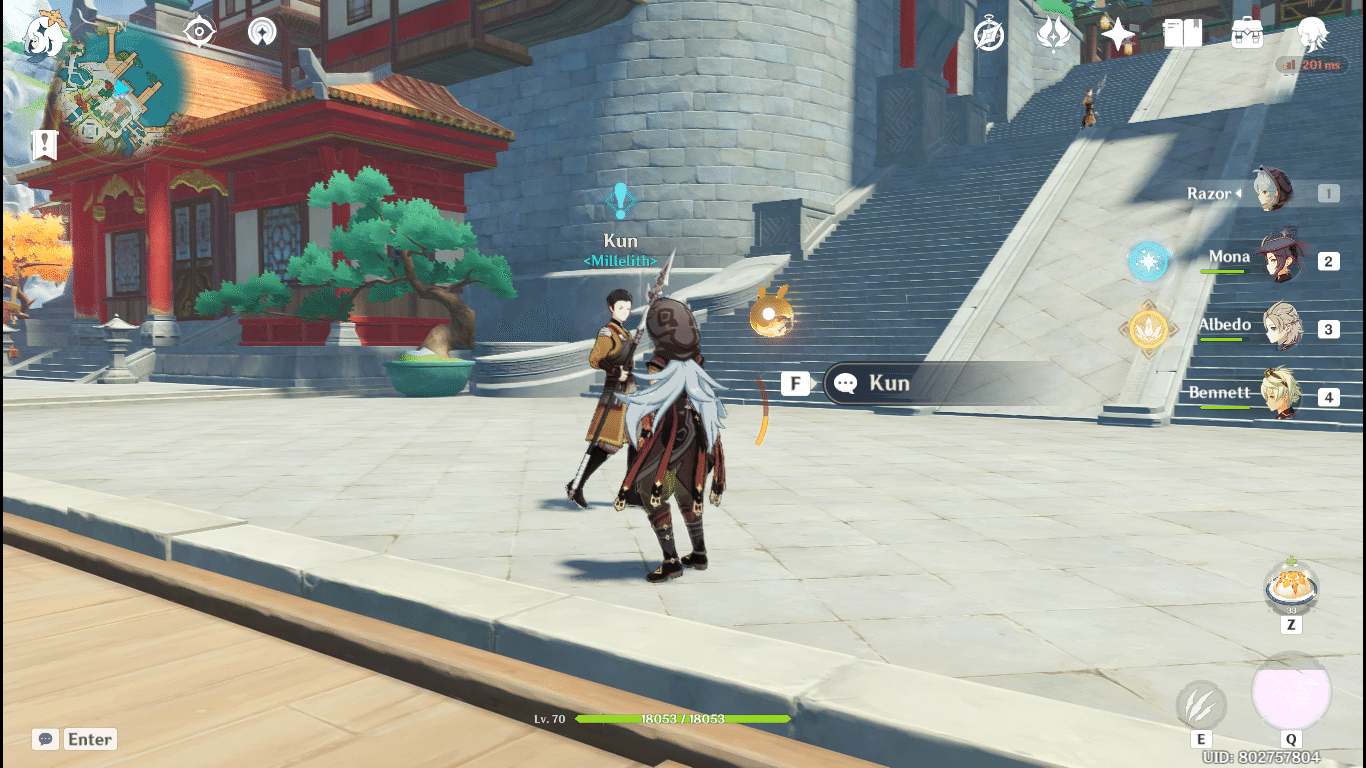Viewport: 1366px width, 768px height.
Task: Click the winged Battle Pass icon
Action: (1053, 33)
